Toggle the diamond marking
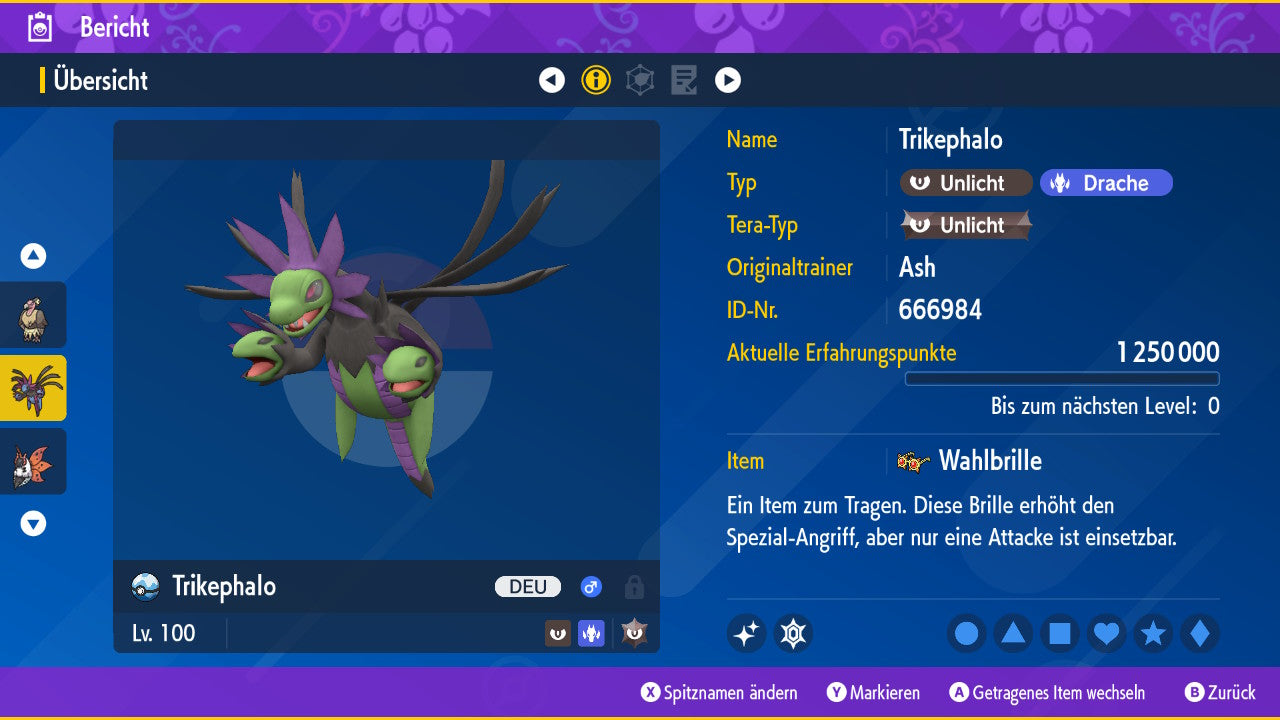The height and width of the screenshot is (720, 1280). [1200, 633]
